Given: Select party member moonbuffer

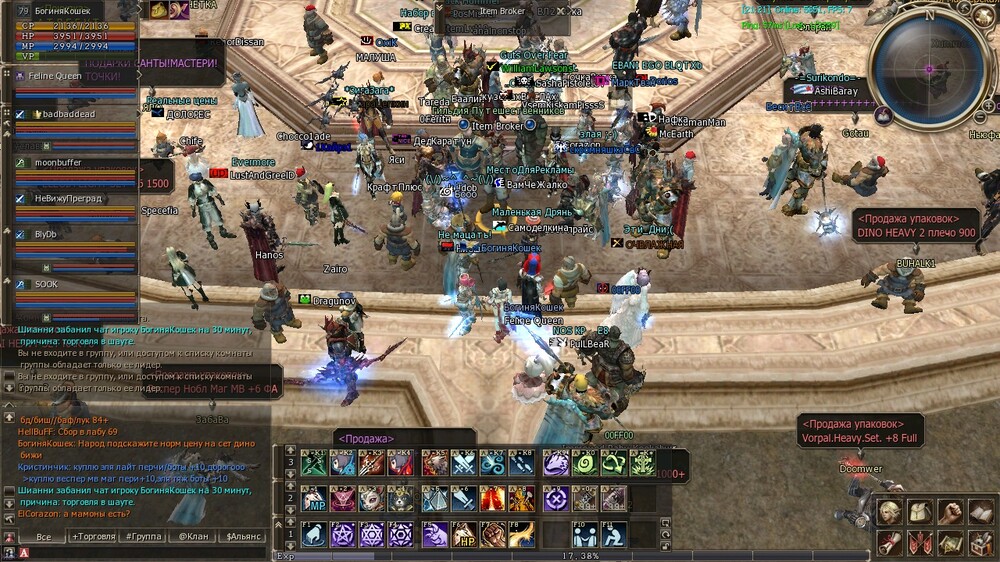Looking at the screenshot, I should [62, 162].
